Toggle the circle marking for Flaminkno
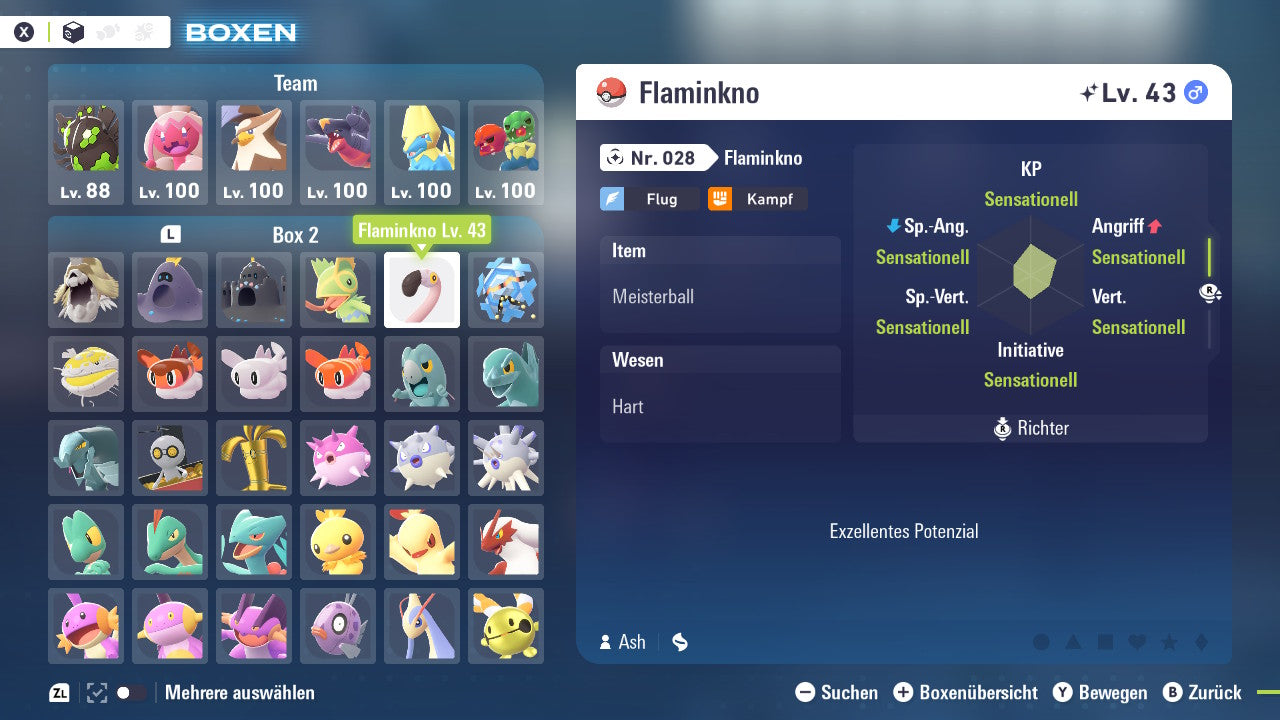Viewport: 1280px width, 720px height. click(x=1041, y=641)
